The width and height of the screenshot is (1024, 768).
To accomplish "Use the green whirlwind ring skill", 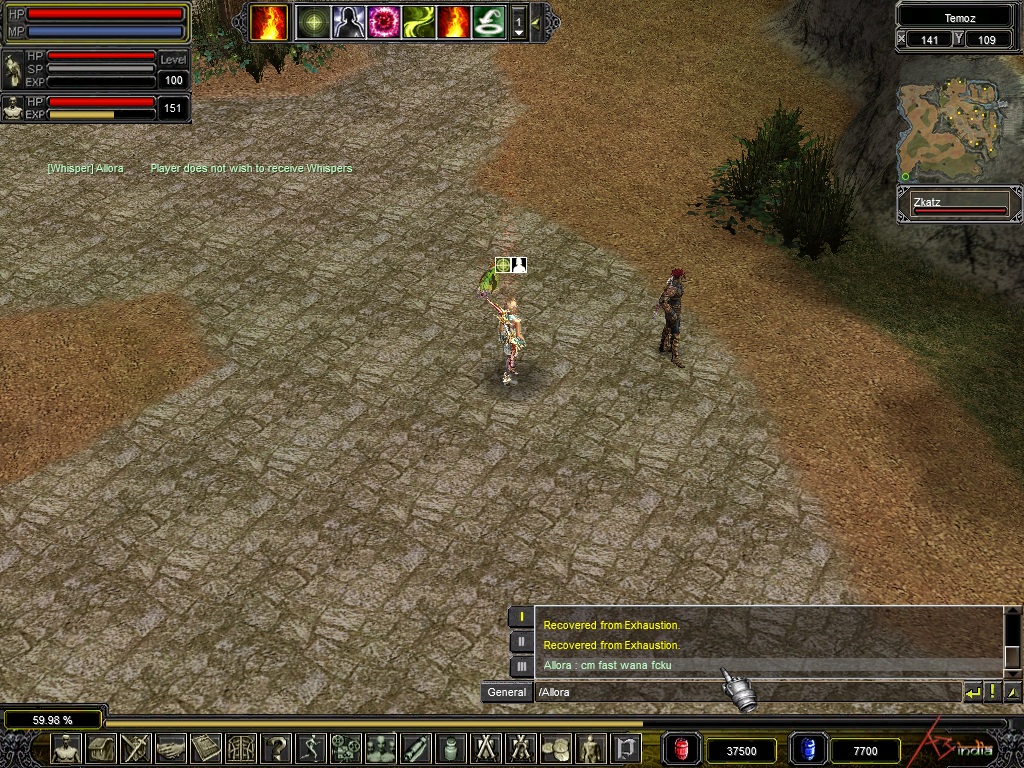I will (x=488, y=22).
